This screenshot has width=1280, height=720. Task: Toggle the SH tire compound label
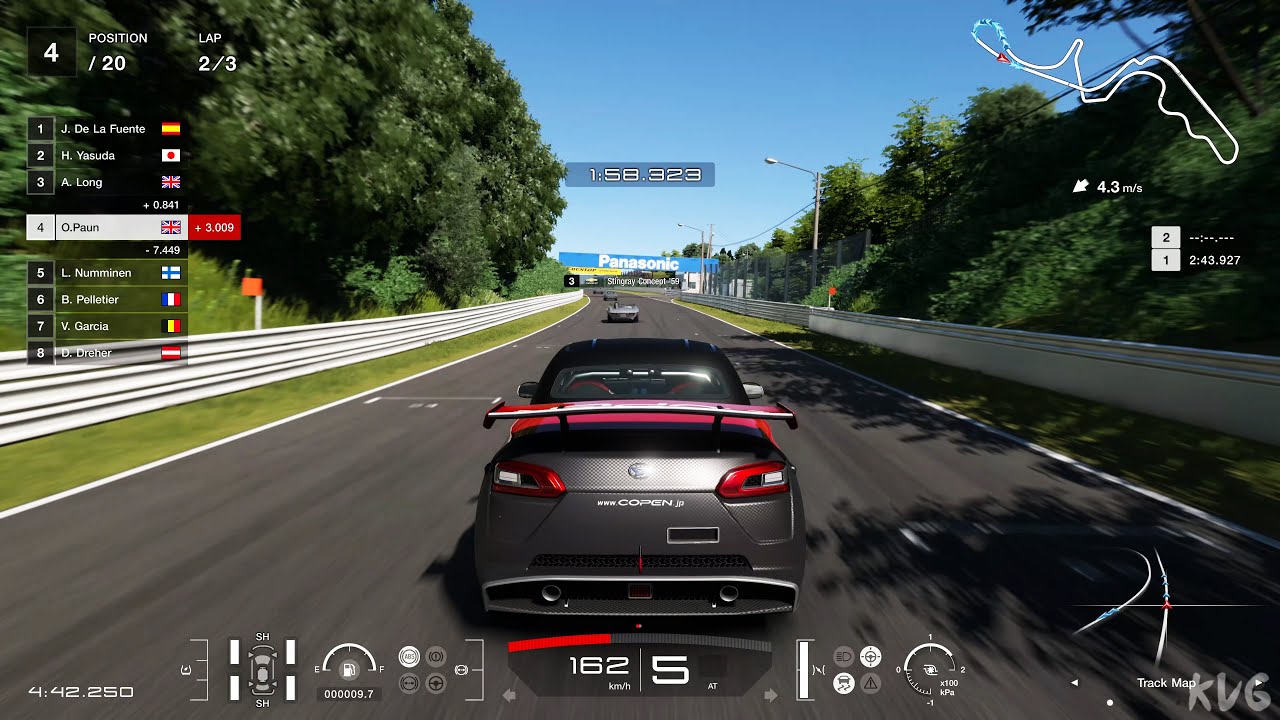pos(263,636)
